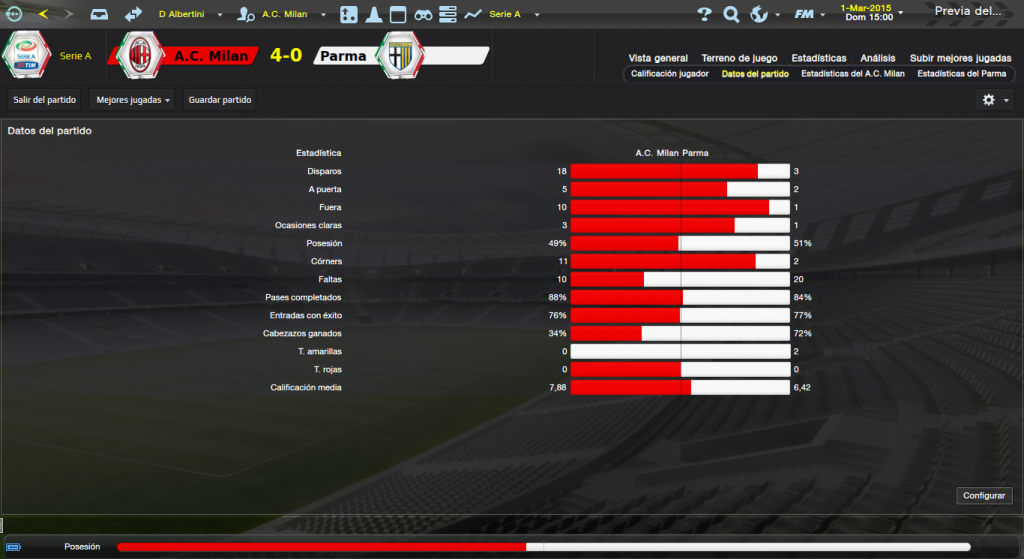
Task: Save the match with Guardar partido
Action: click(220, 100)
